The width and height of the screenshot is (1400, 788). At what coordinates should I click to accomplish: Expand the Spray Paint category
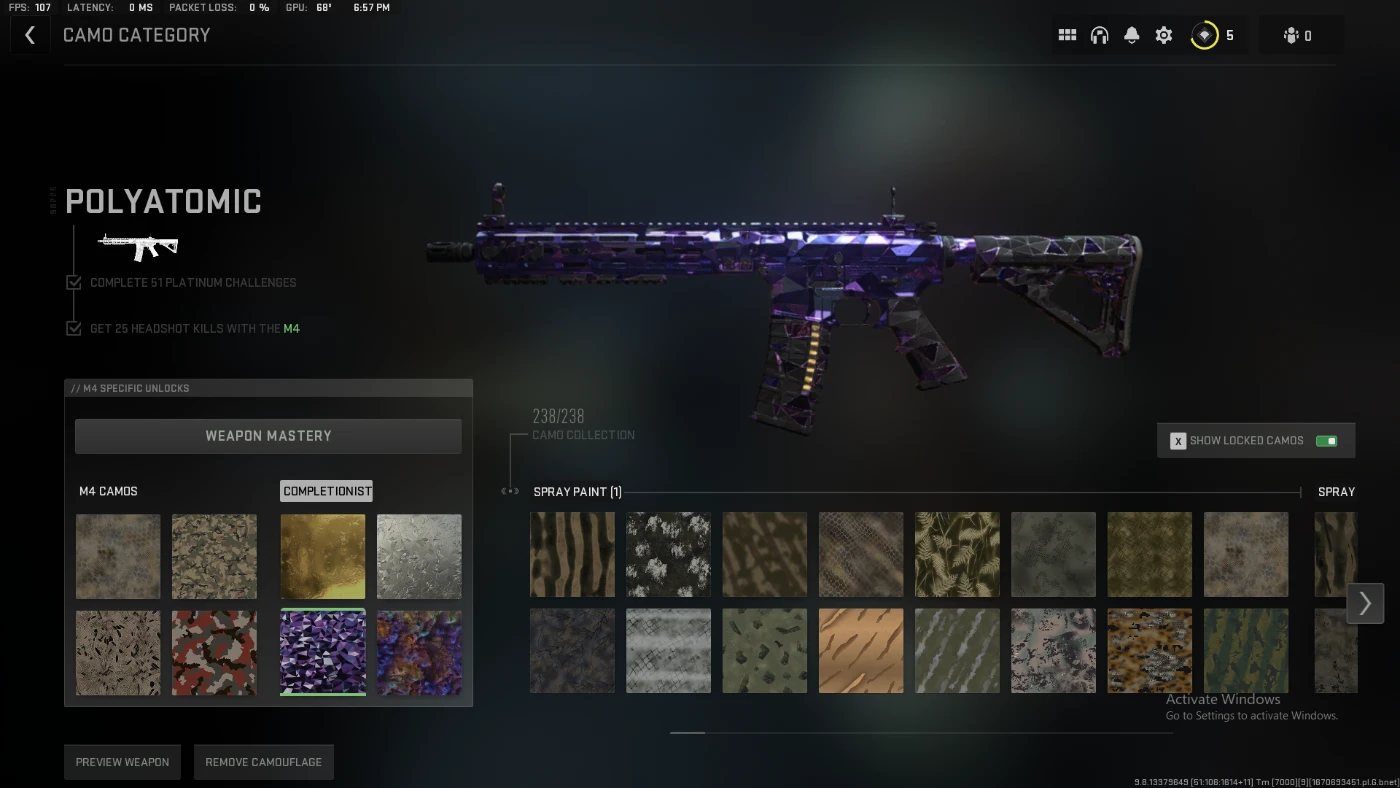click(576, 491)
